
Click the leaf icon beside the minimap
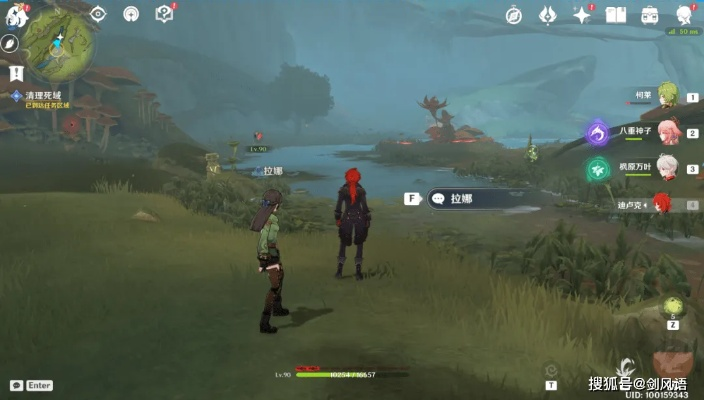(10, 44)
